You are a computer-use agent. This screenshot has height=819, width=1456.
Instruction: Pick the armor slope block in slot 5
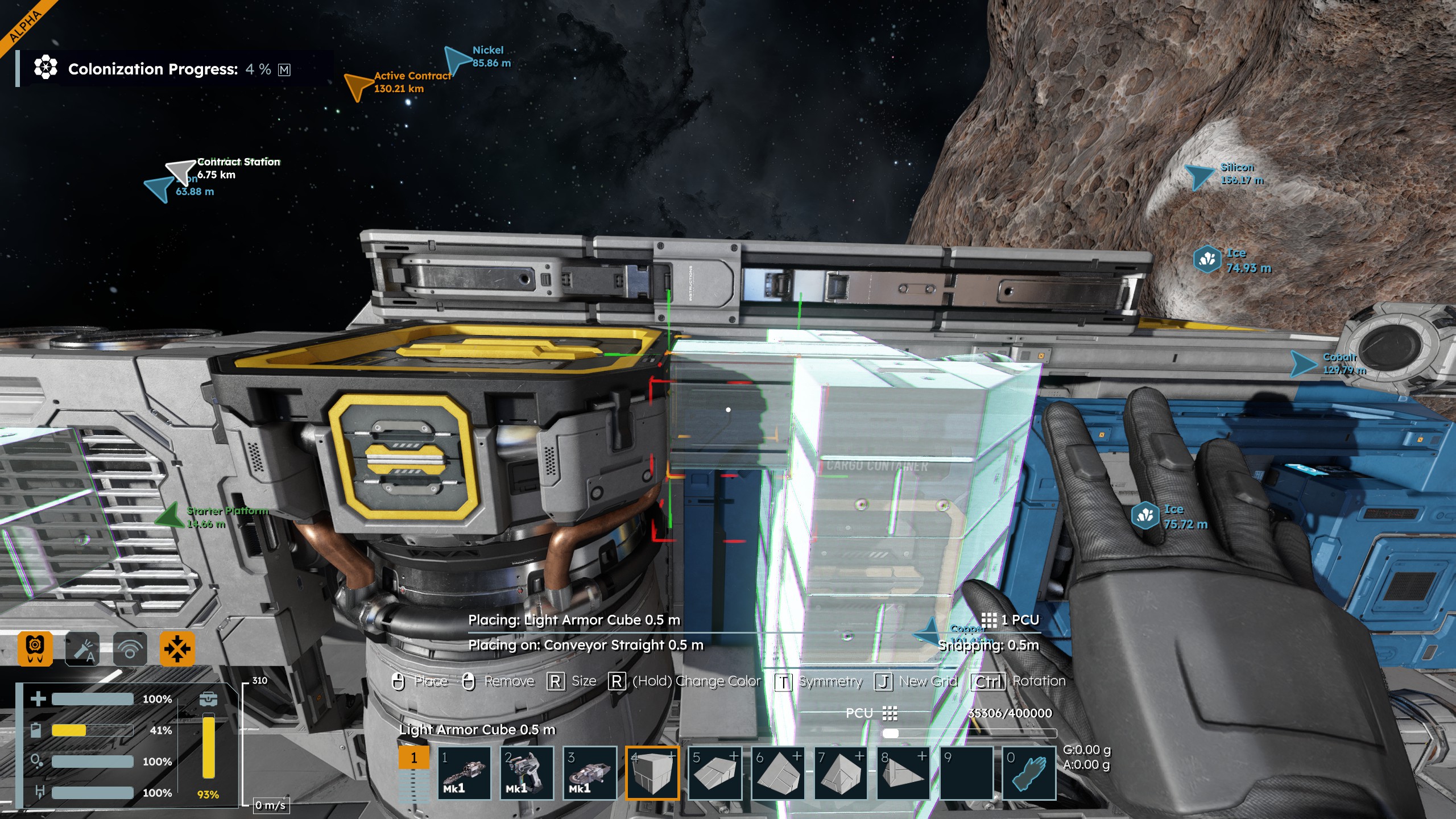tap(715, 773)
